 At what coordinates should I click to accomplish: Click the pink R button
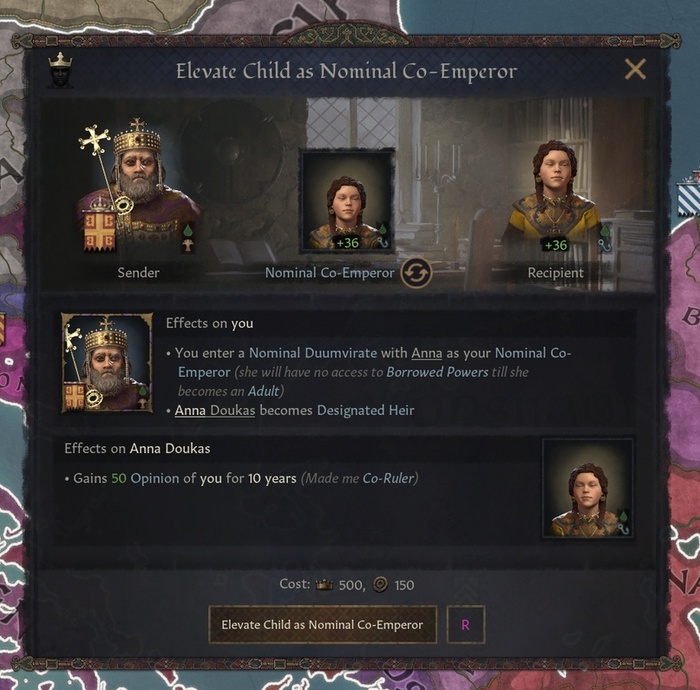(465, 625)
